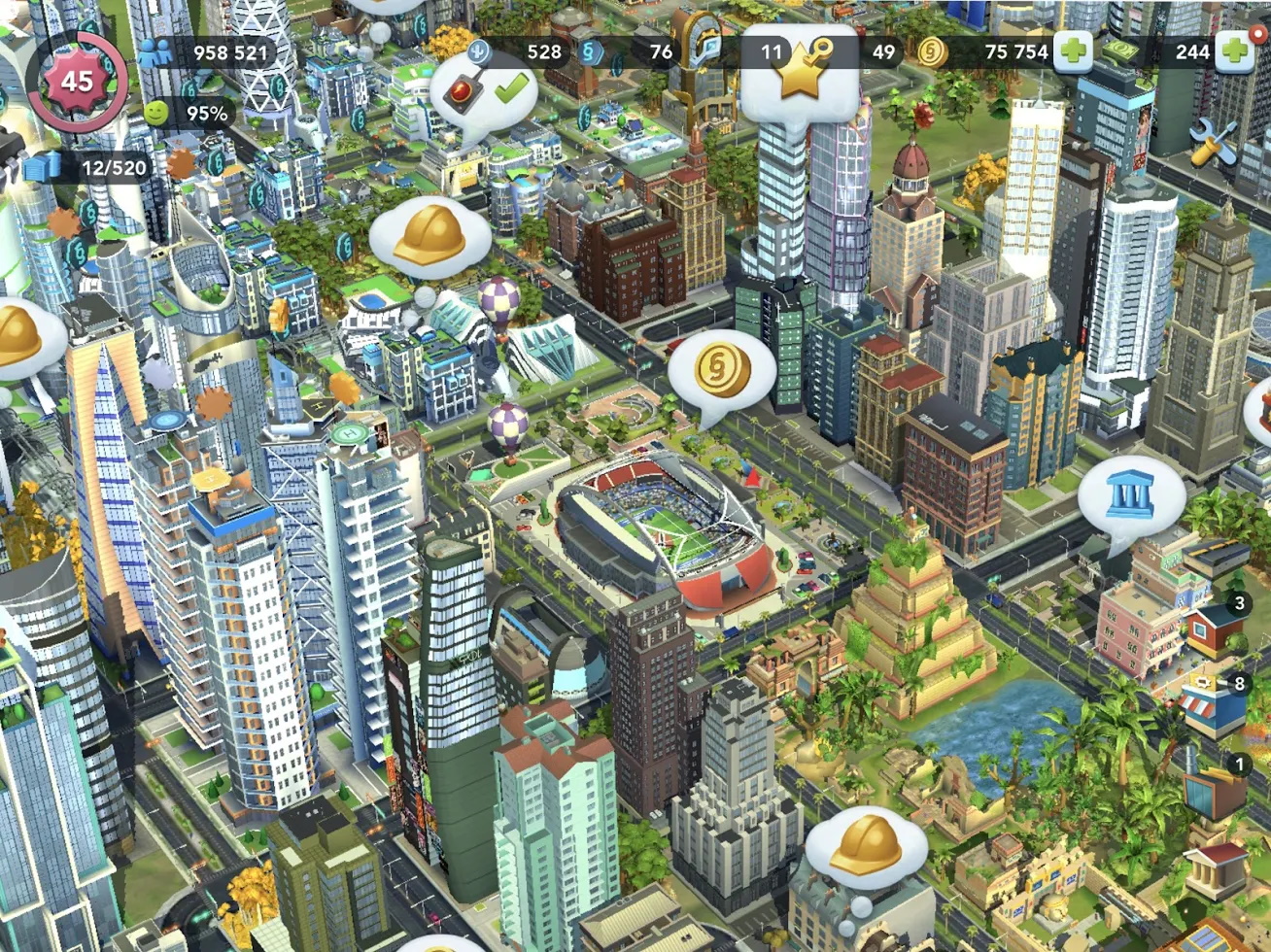The image size is (1271, 952).
Task: Tap the population counter icon
Action: click(155, 52)
